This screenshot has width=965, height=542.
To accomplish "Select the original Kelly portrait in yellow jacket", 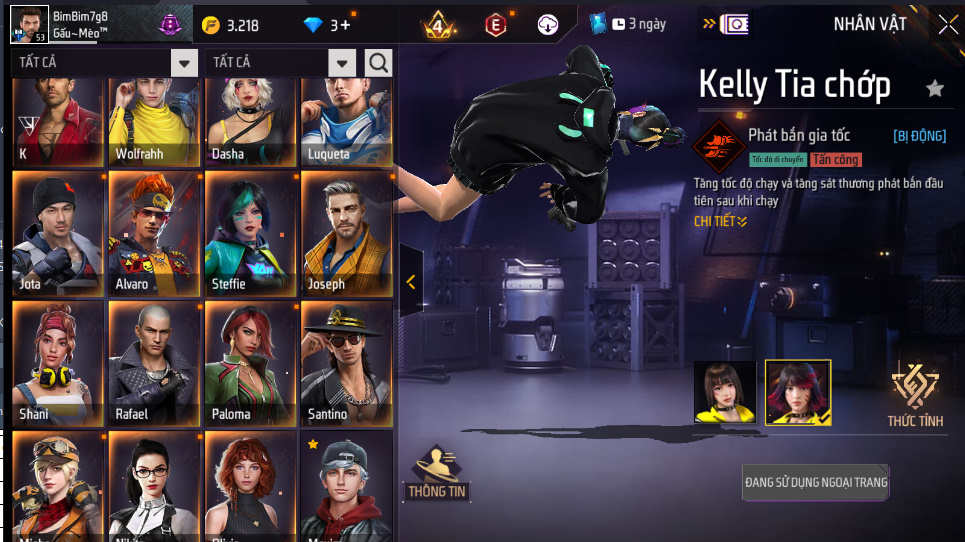I will point(726,392).
